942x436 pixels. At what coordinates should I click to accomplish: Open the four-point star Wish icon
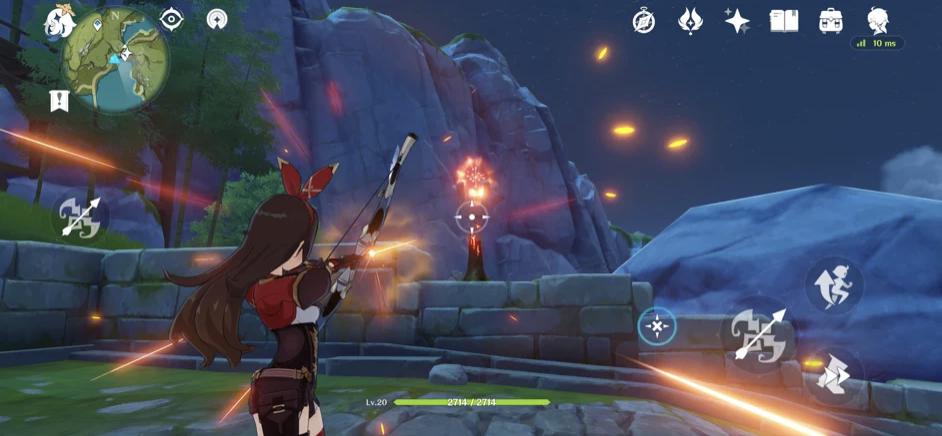[x=737, y=21]
